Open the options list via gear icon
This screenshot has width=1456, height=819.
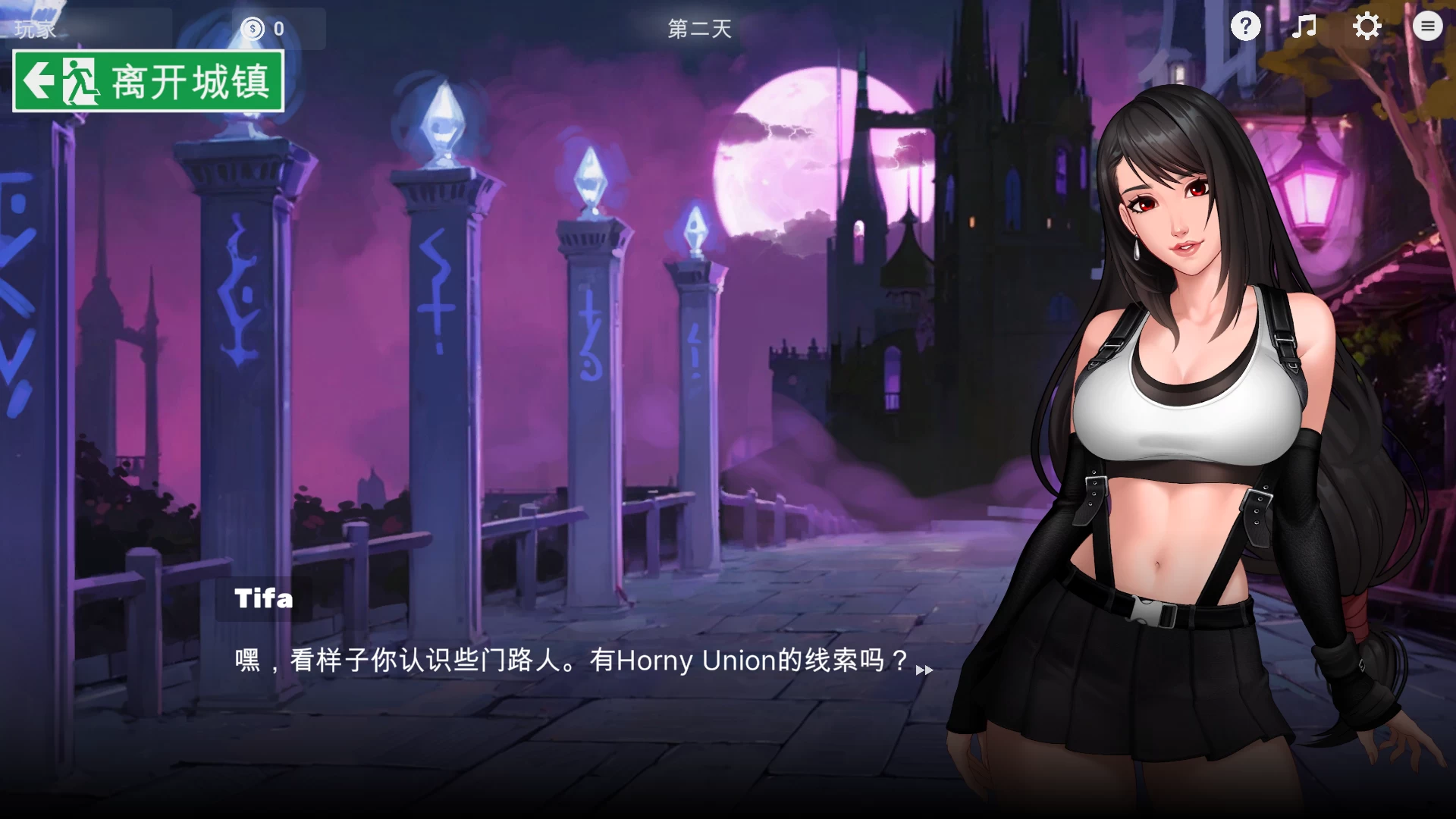(1367, 27)
